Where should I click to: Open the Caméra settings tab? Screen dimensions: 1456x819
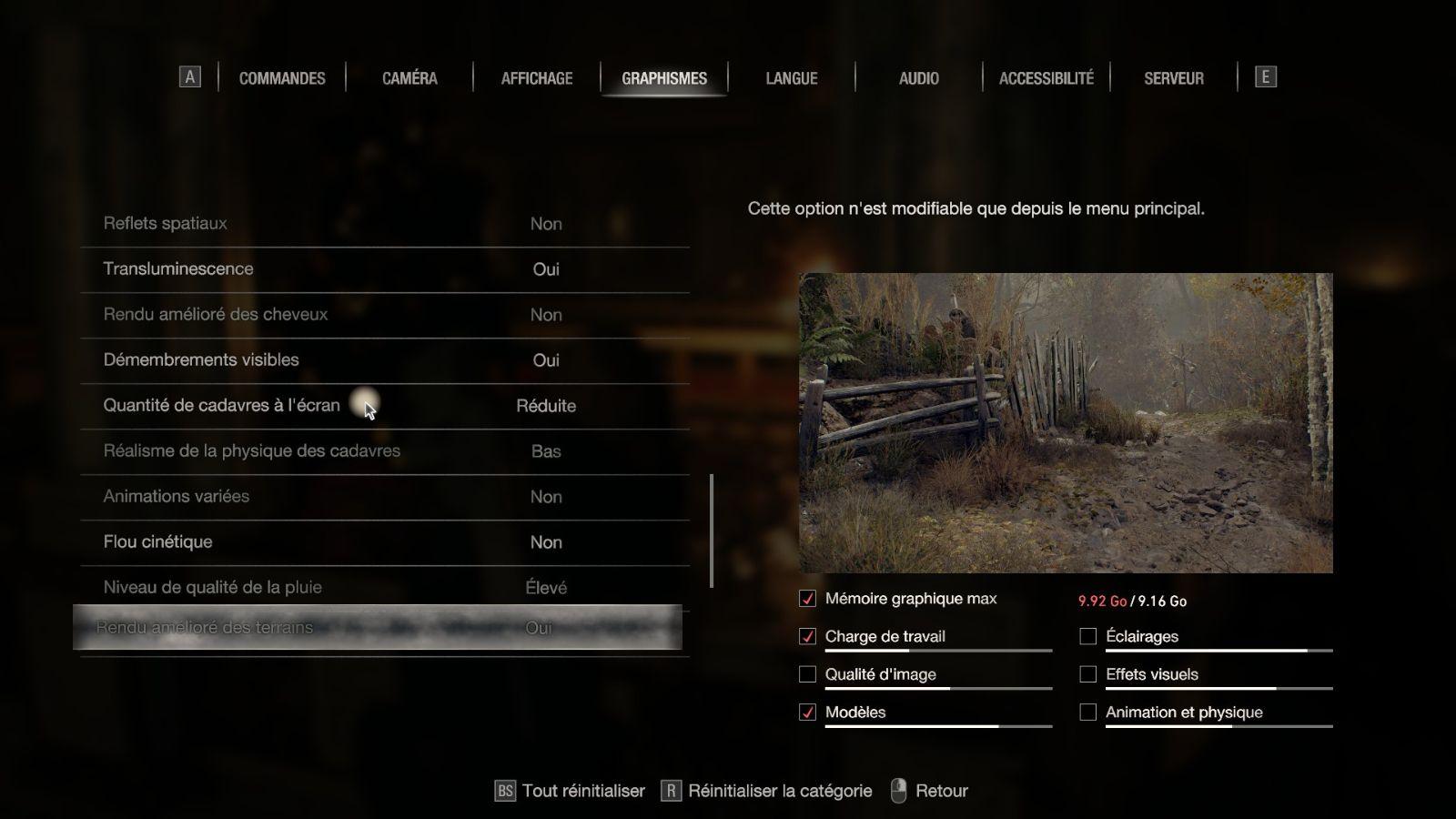pos(409,78)
